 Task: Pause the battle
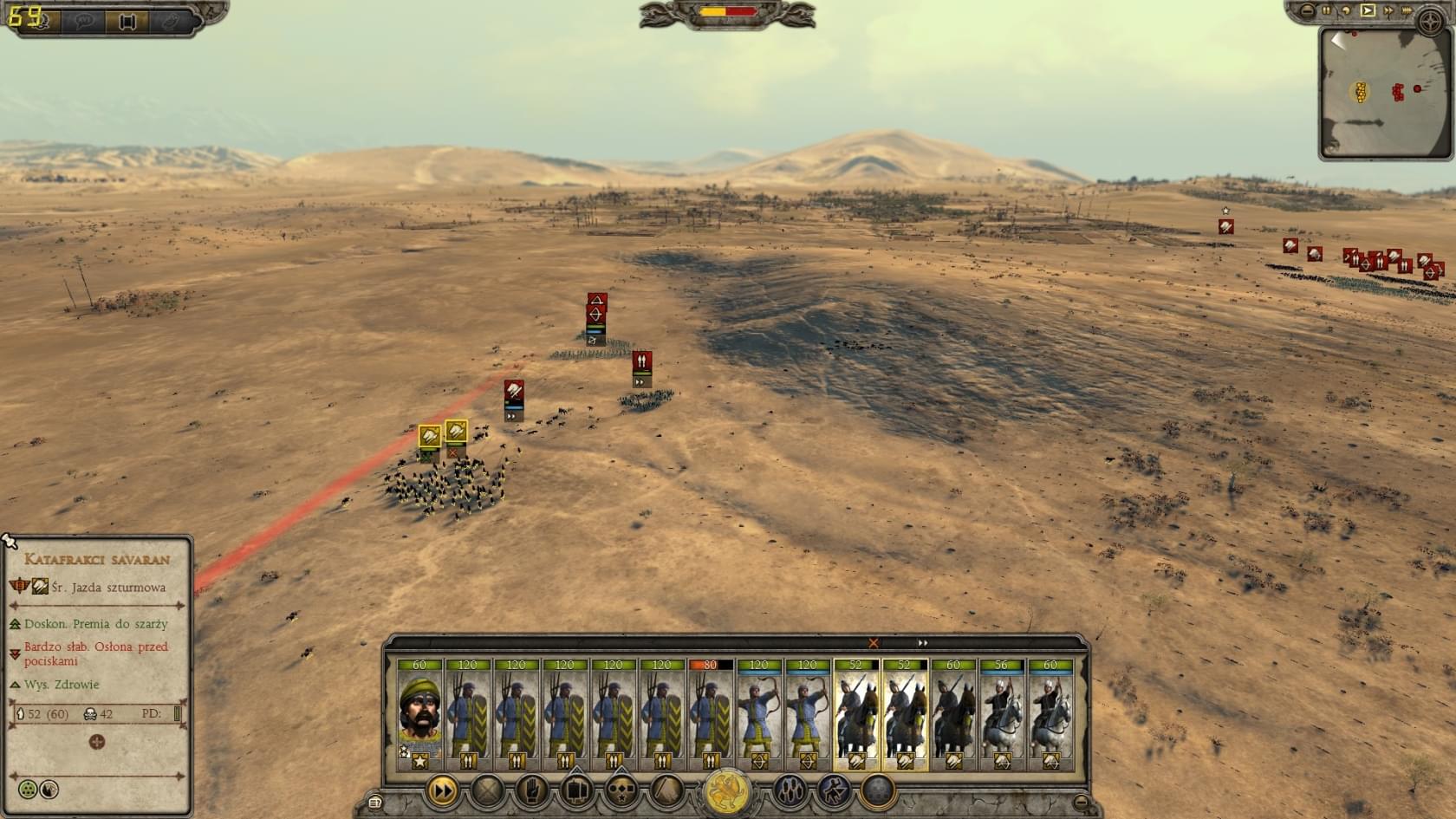tap(1326, 10)
